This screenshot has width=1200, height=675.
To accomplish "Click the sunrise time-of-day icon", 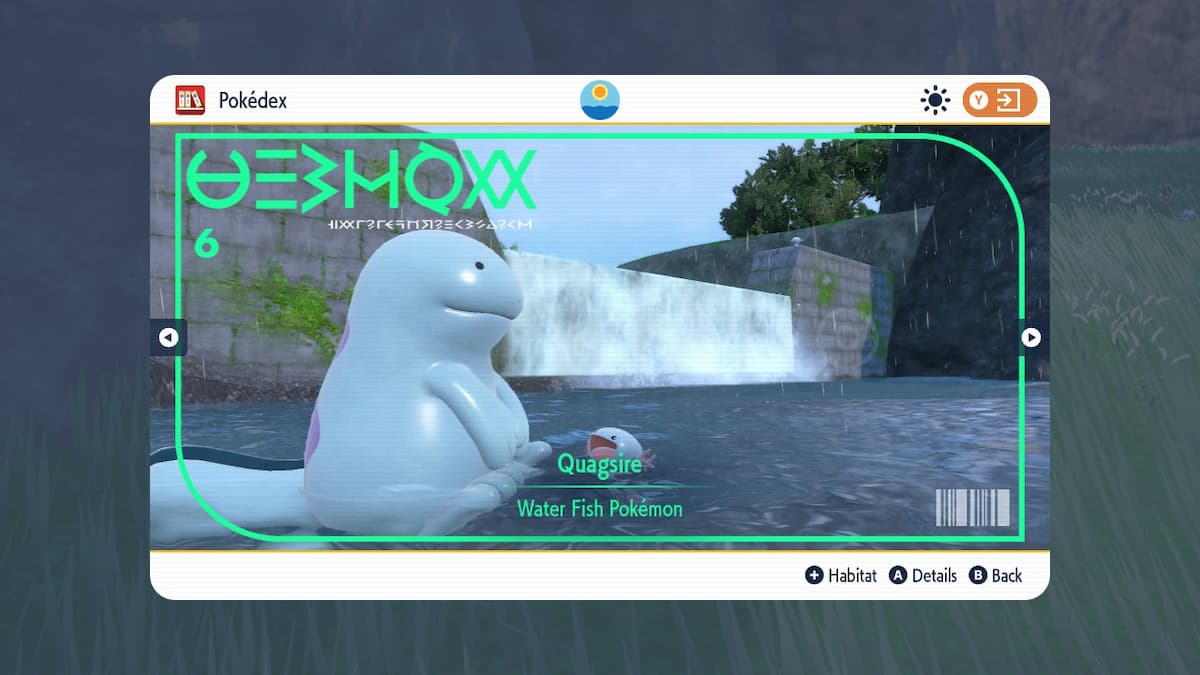I will [x=600, y=100].
